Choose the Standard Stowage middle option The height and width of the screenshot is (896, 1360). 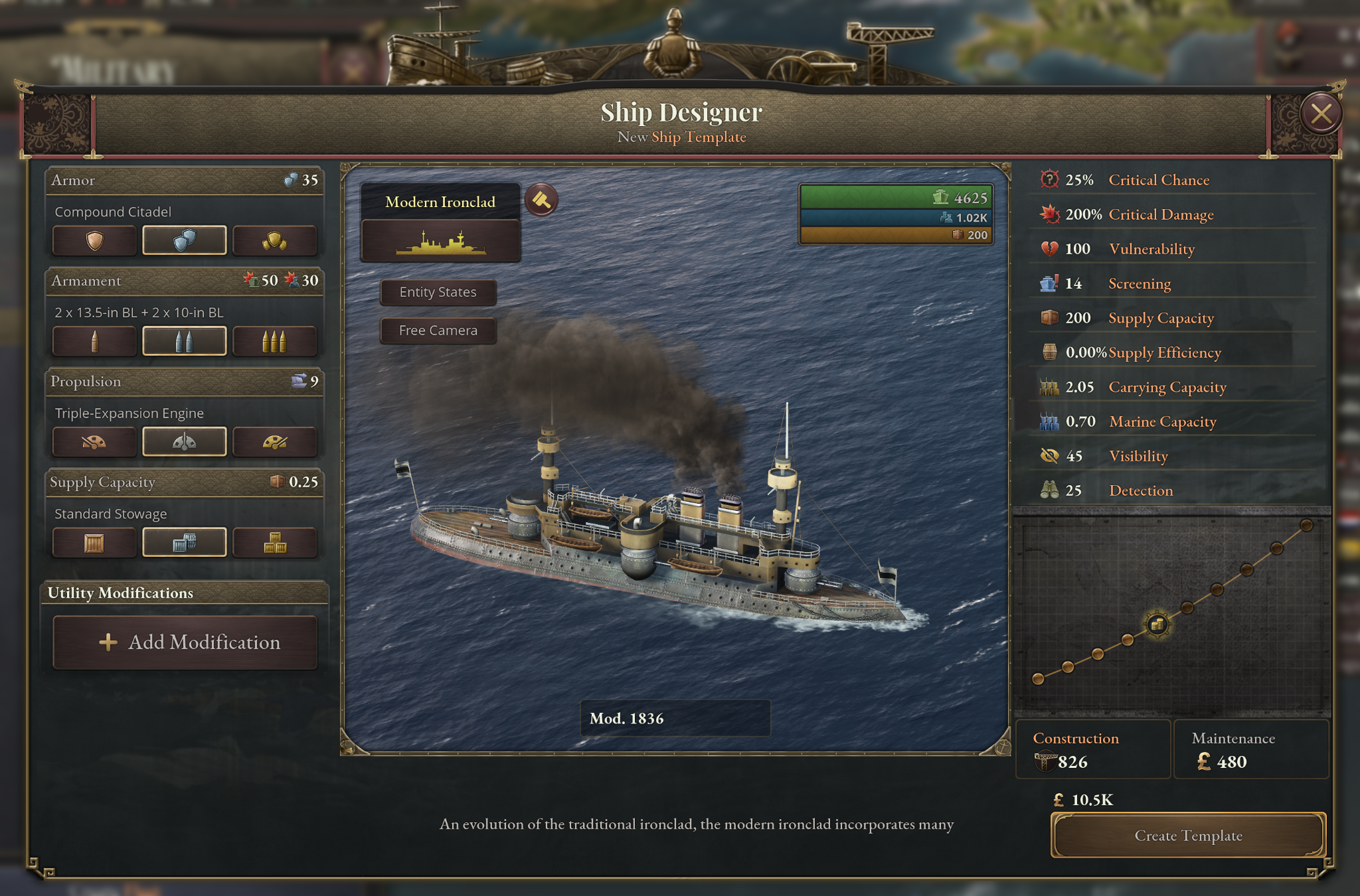coord(185,543)
